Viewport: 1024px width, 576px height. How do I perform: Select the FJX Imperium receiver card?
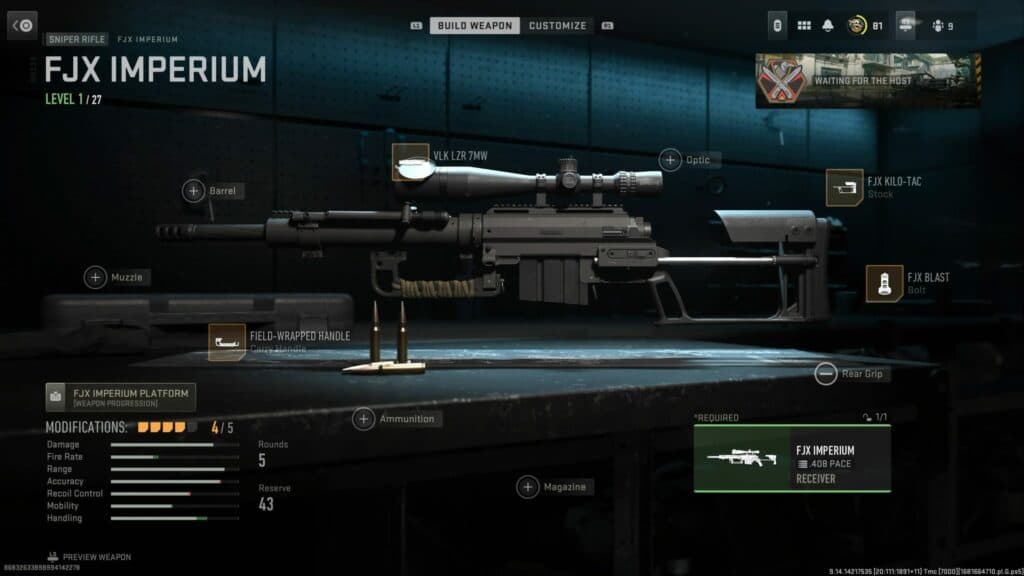point(792,459)
